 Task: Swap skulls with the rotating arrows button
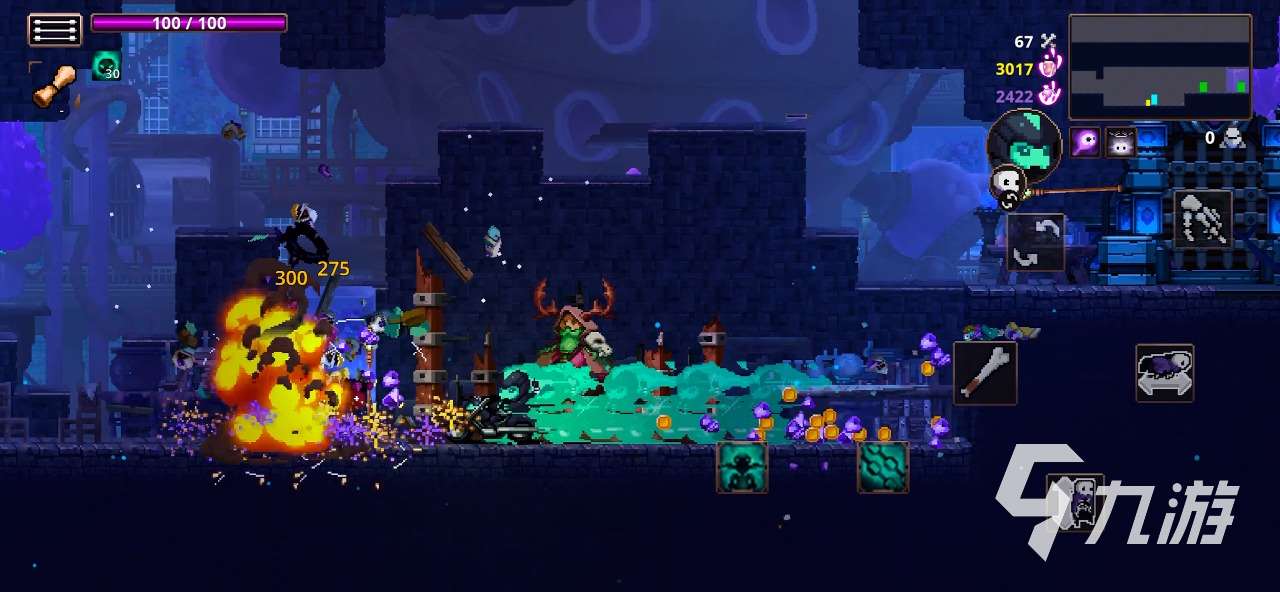pyautogui.click(x=1035, y=242)
